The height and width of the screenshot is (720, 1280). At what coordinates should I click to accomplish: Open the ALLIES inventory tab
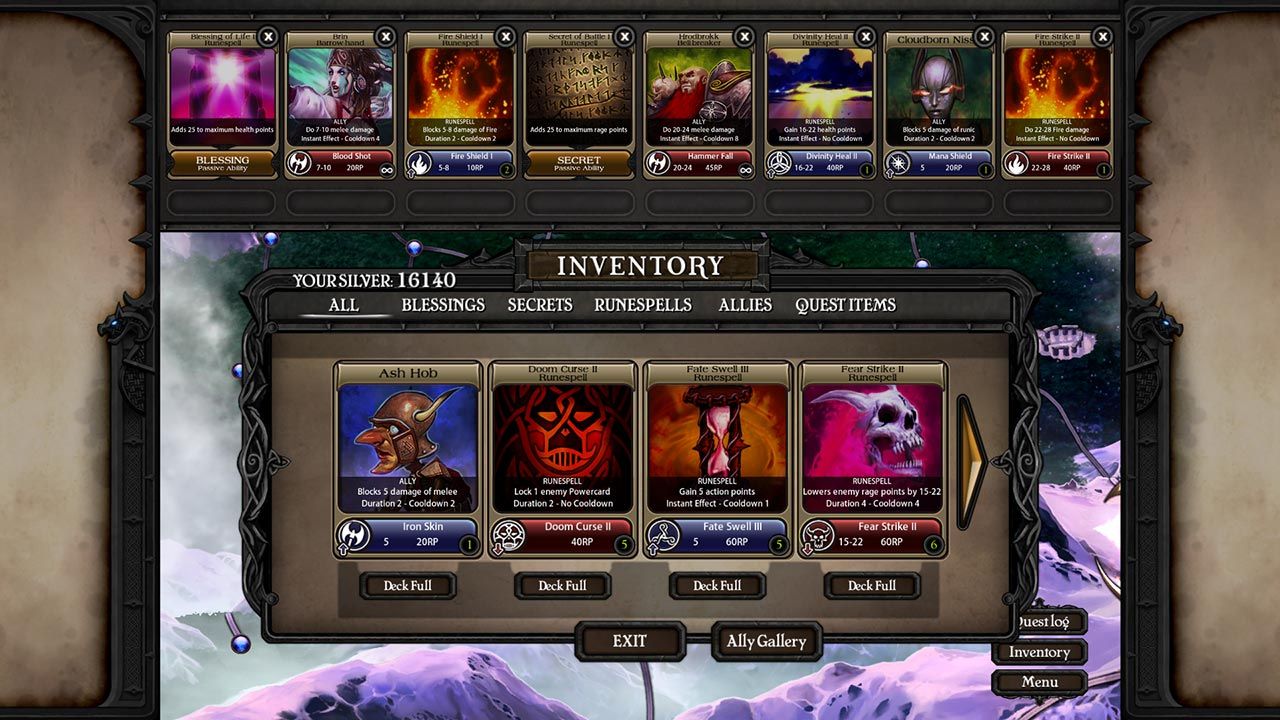744,305
